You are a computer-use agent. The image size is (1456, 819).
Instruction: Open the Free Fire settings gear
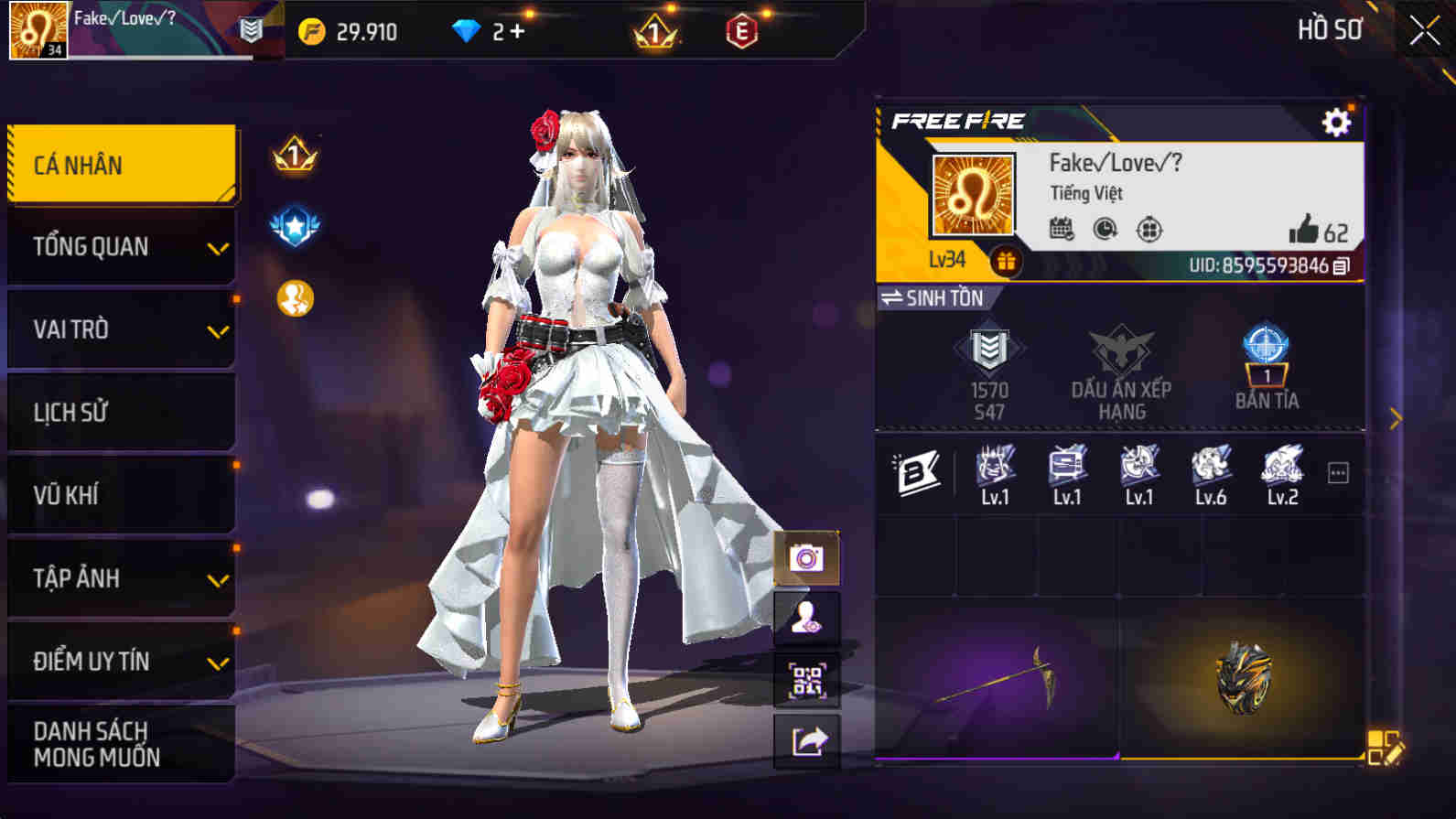click(1334, 121)
